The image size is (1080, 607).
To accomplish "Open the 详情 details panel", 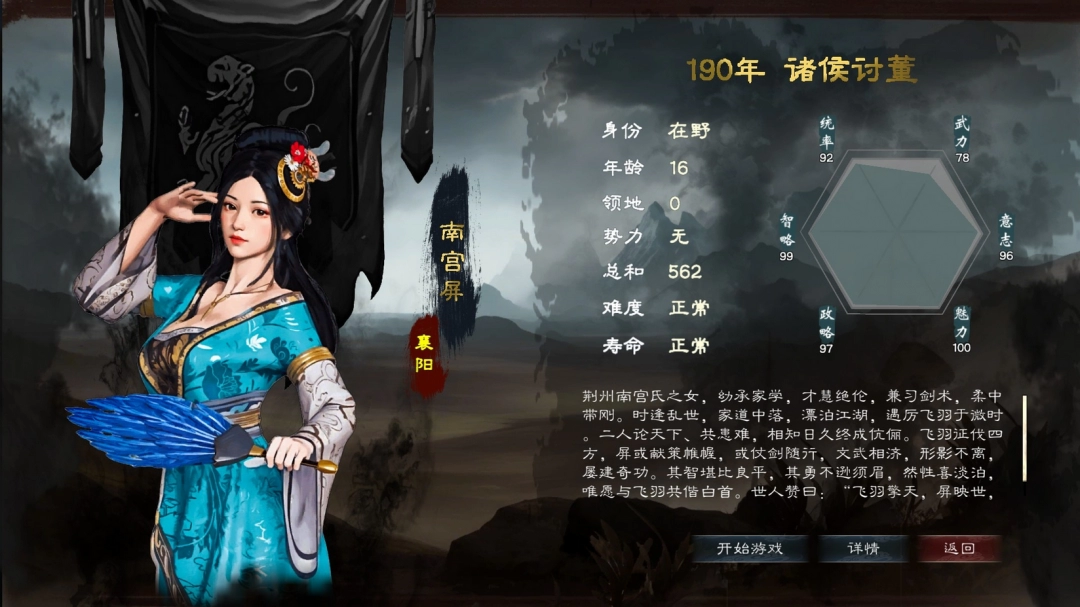I will (863, 548).
